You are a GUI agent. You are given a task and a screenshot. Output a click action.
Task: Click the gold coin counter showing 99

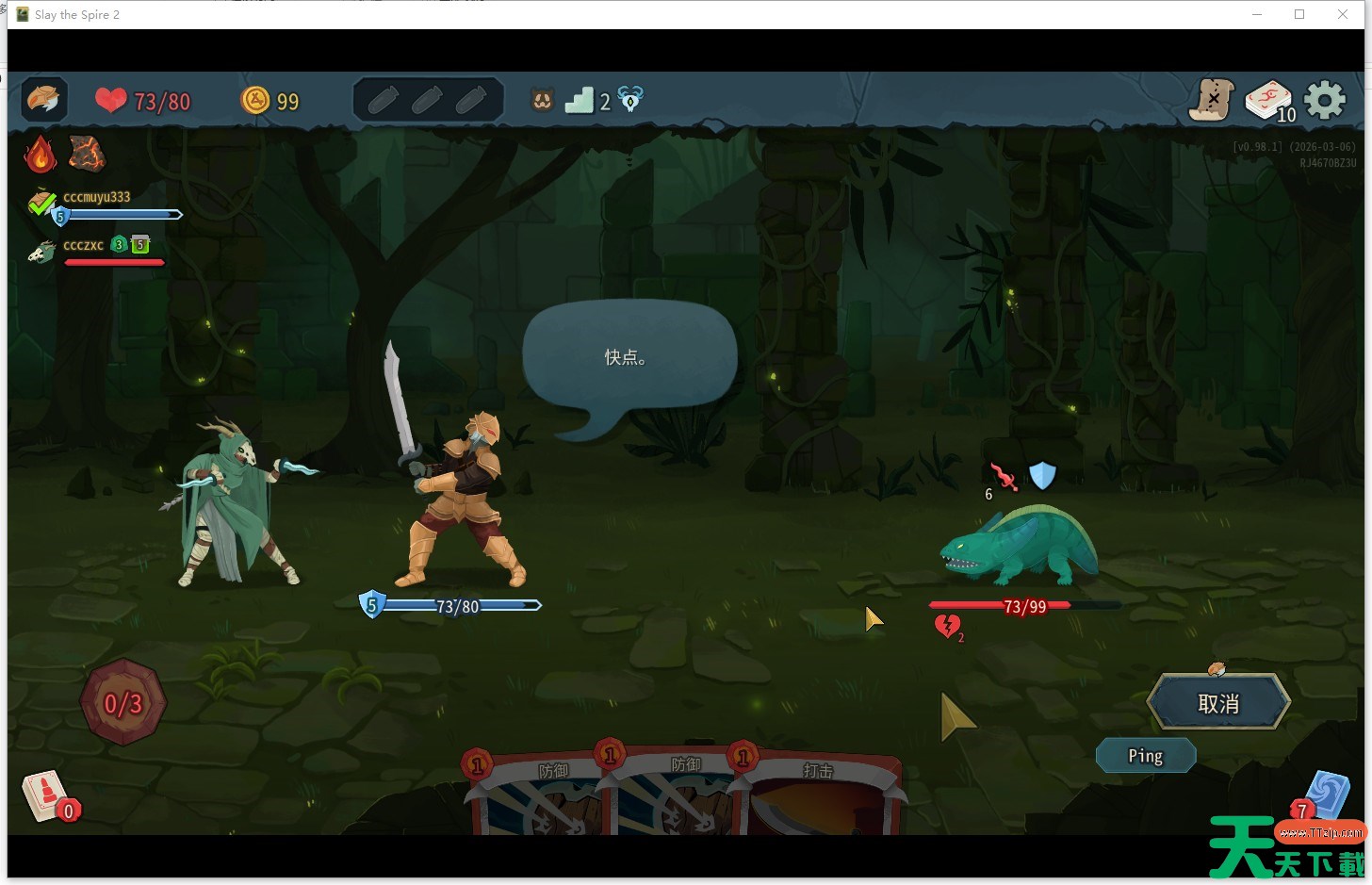point(270,100)
